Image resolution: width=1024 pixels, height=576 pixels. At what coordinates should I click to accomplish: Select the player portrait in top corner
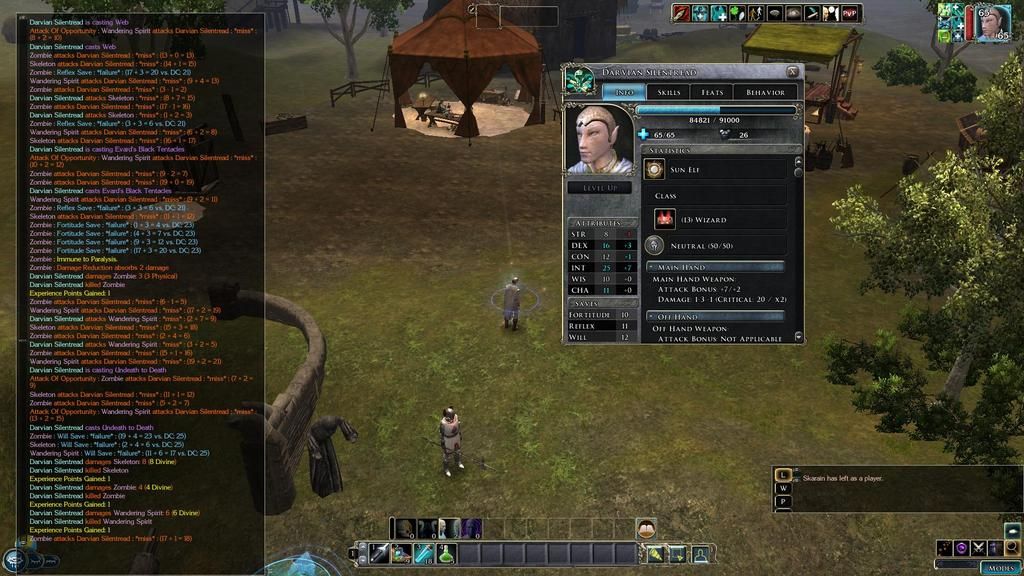point(992,22)
